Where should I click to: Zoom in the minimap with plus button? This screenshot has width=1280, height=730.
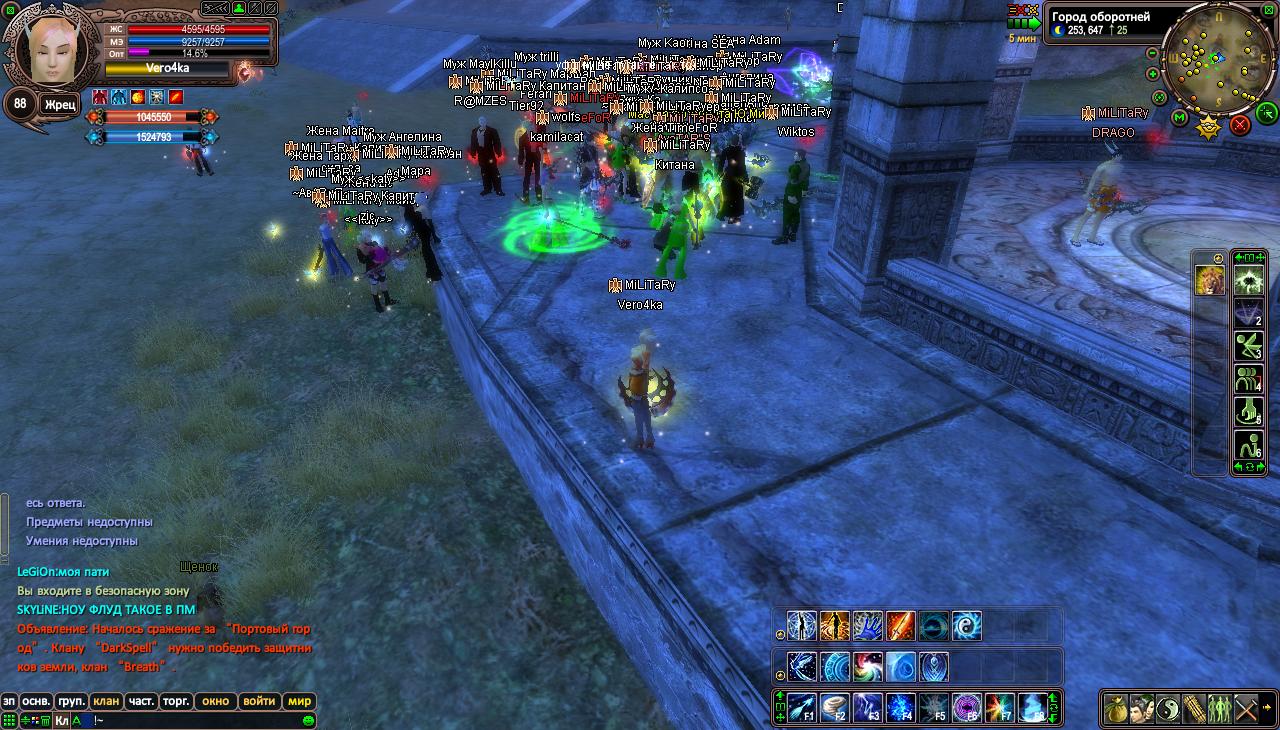pyautogui.click(x=1153, y=74)
